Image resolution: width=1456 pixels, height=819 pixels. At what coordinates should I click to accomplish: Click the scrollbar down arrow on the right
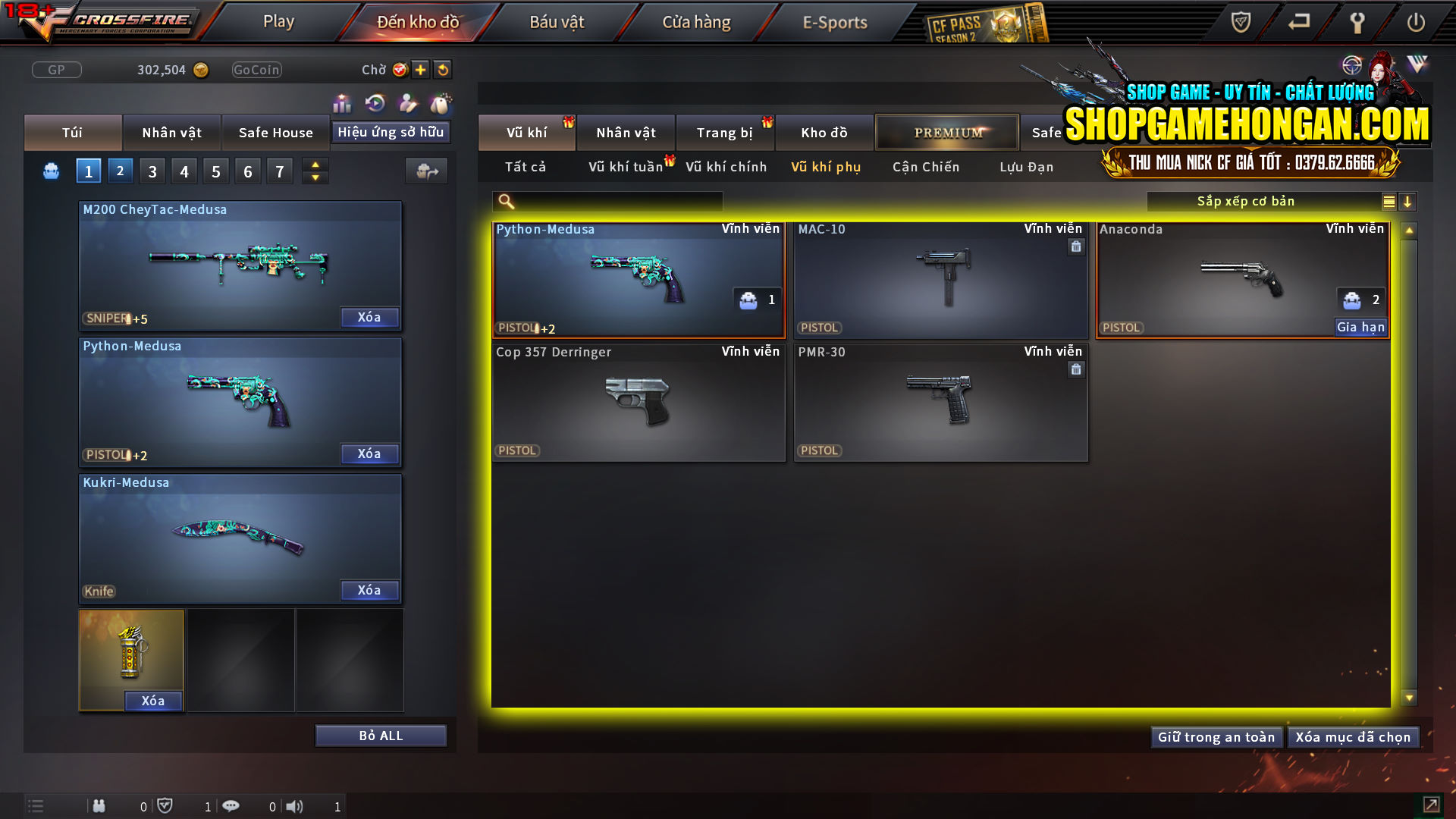pos(1409,695)
